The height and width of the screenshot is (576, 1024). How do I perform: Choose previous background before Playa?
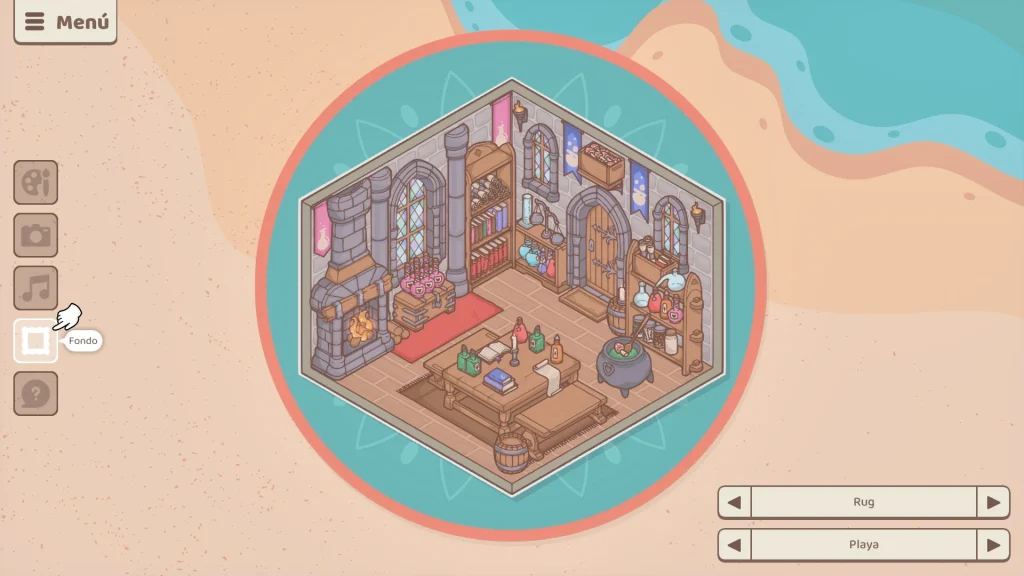[735, 545]
